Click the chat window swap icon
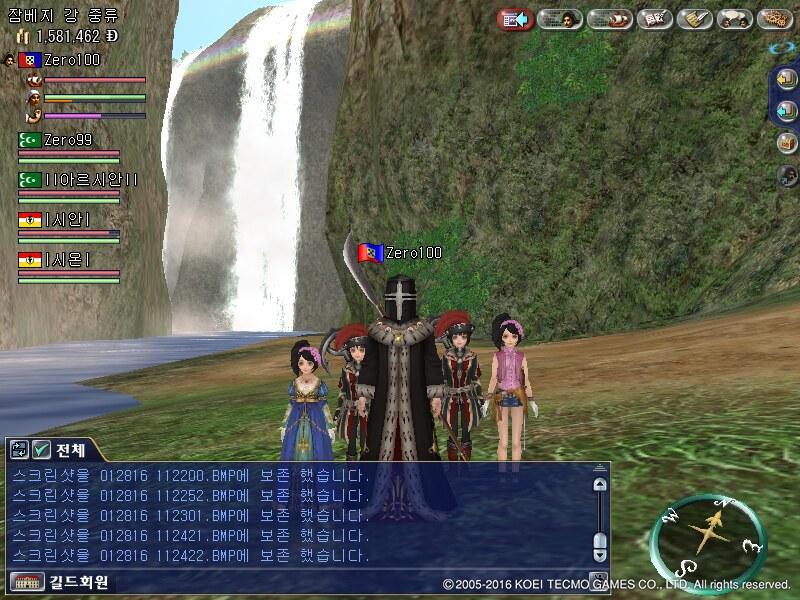This screenshot has width=800, height=600. (19, 450)
